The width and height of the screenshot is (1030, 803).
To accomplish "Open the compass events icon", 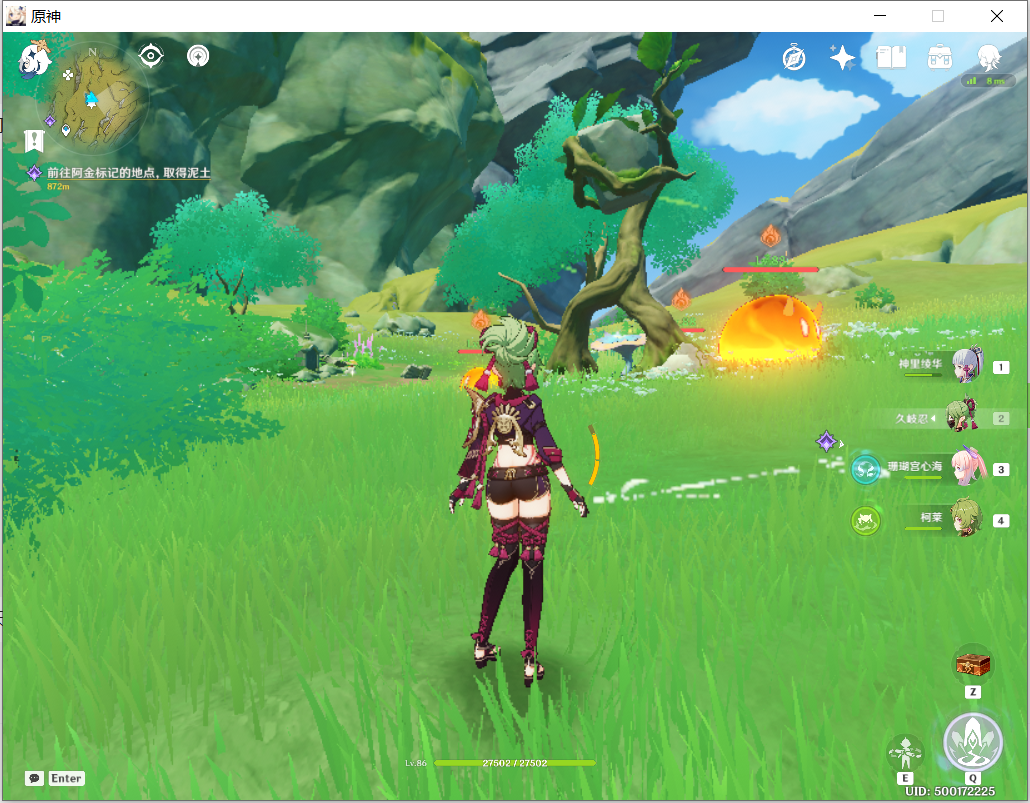I will pos(794,58).
